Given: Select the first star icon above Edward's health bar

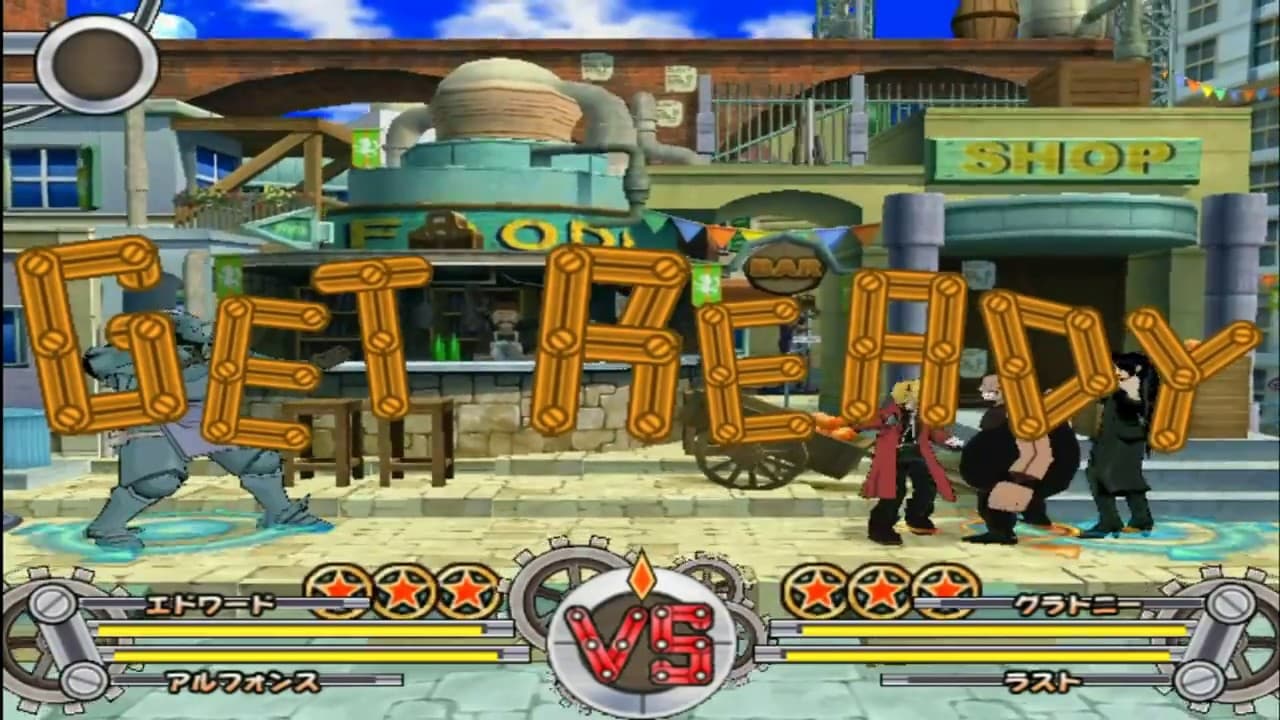Looking at the screenshot, I should click(x=337, y=591).
